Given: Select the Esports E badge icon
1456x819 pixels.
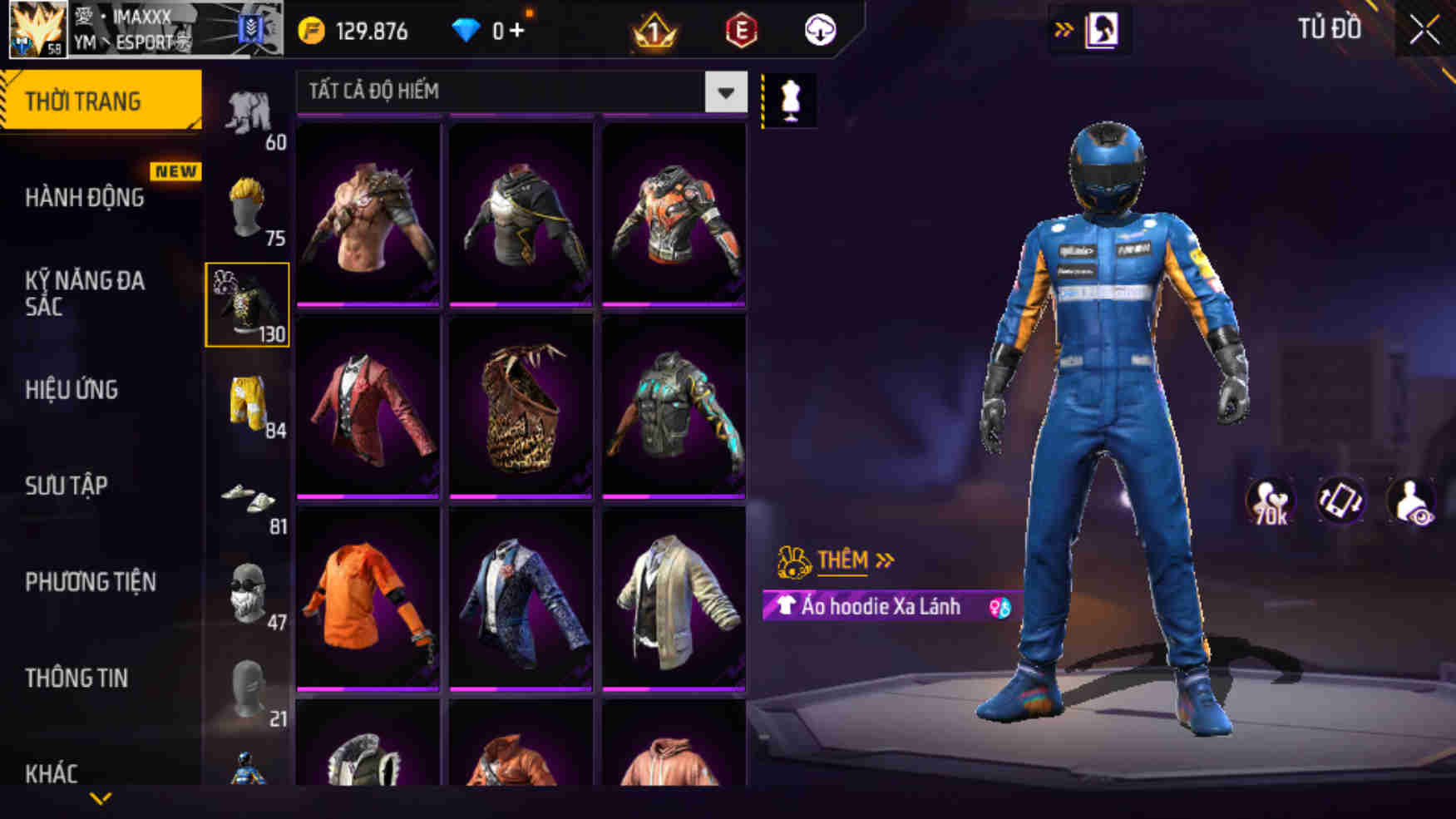Looking at the screenshot, I should pyautogui.click(x=739, y=31).
